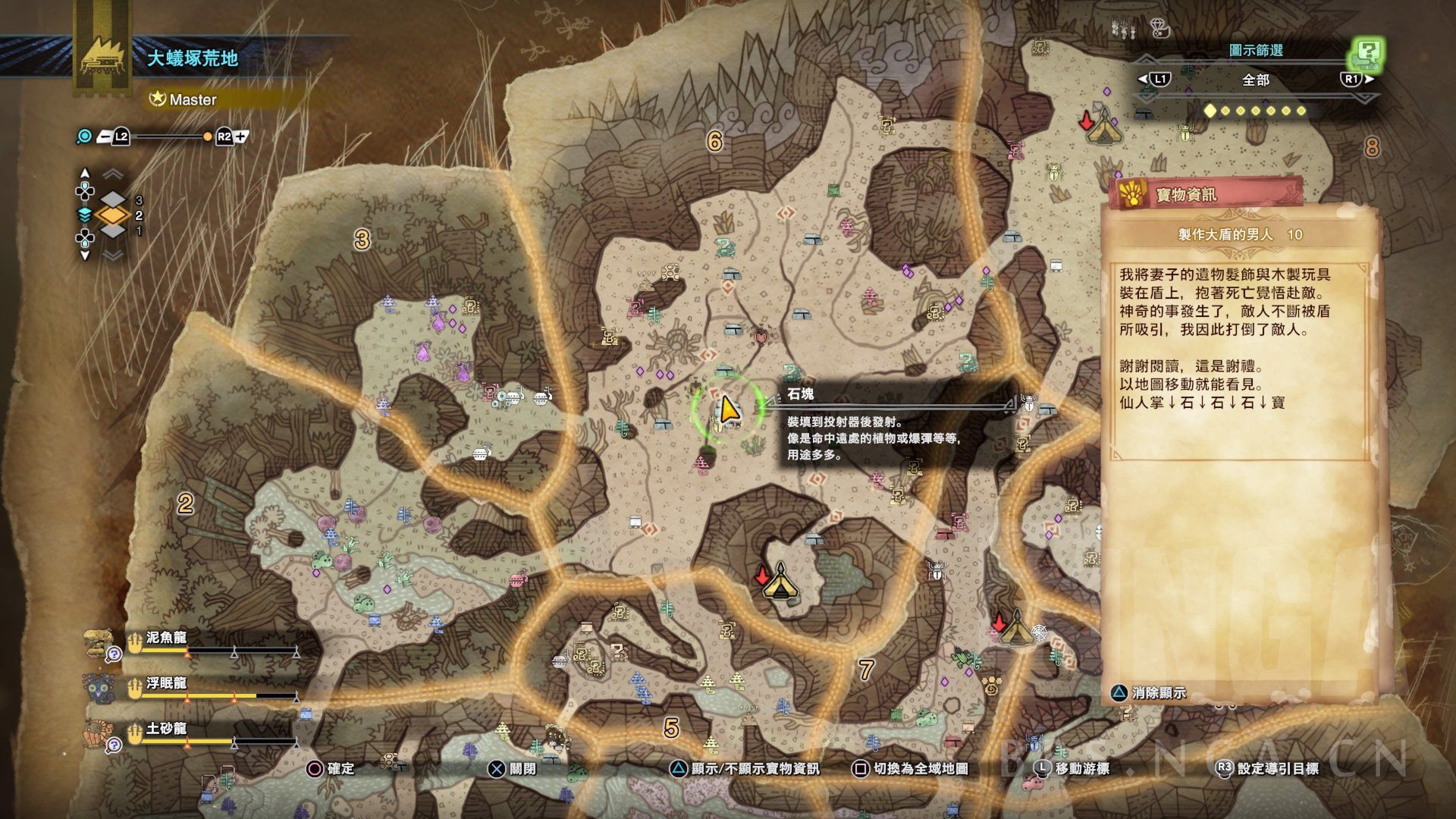Switch to map floor level 1
The width and height of the screenshot is (1456, 819).
point(113,231)
